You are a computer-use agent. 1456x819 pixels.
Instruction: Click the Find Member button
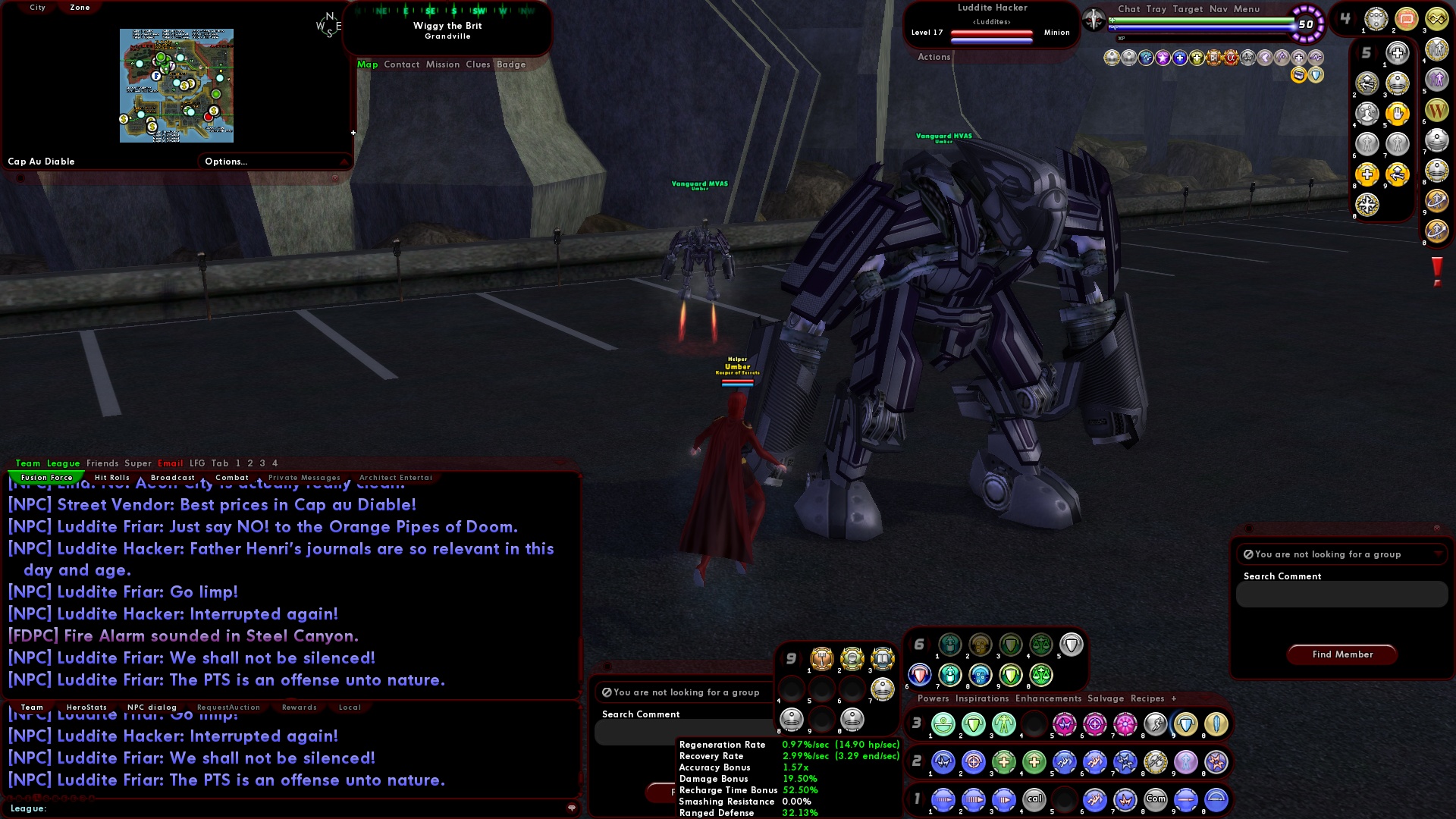click(1341, 654)
